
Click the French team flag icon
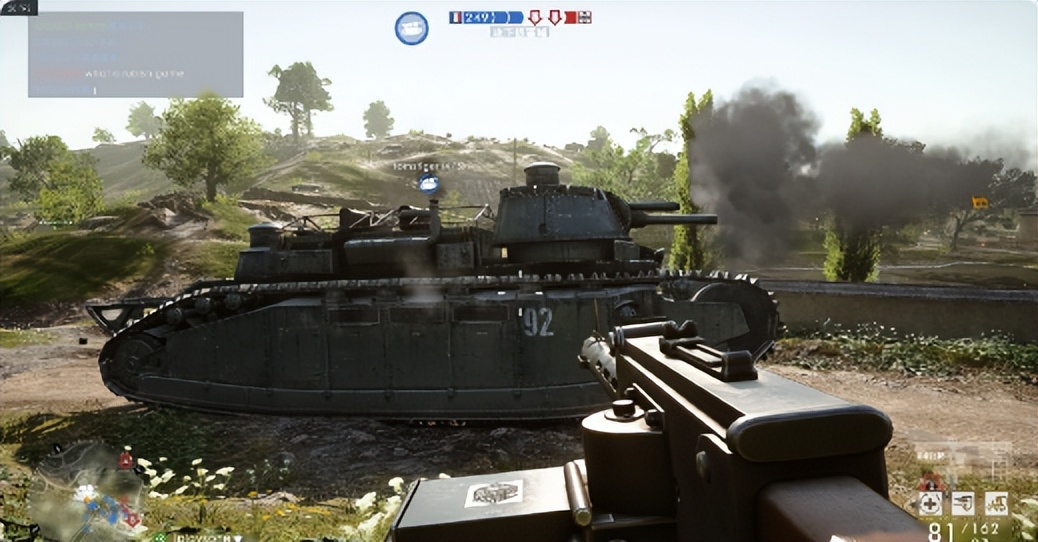pos(456,17)
